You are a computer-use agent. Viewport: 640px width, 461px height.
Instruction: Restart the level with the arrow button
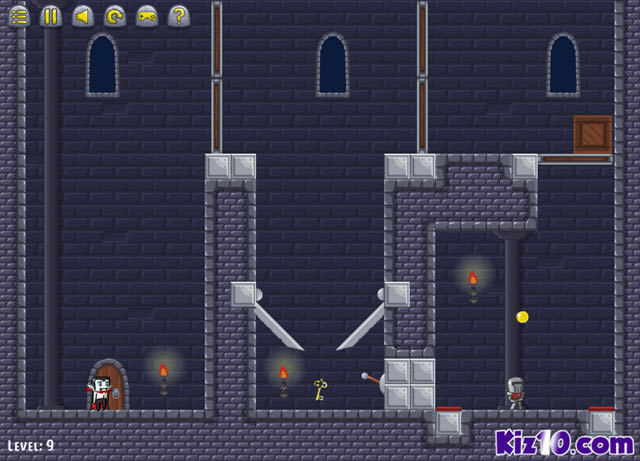pyautogui.click(x=115, y=15)
